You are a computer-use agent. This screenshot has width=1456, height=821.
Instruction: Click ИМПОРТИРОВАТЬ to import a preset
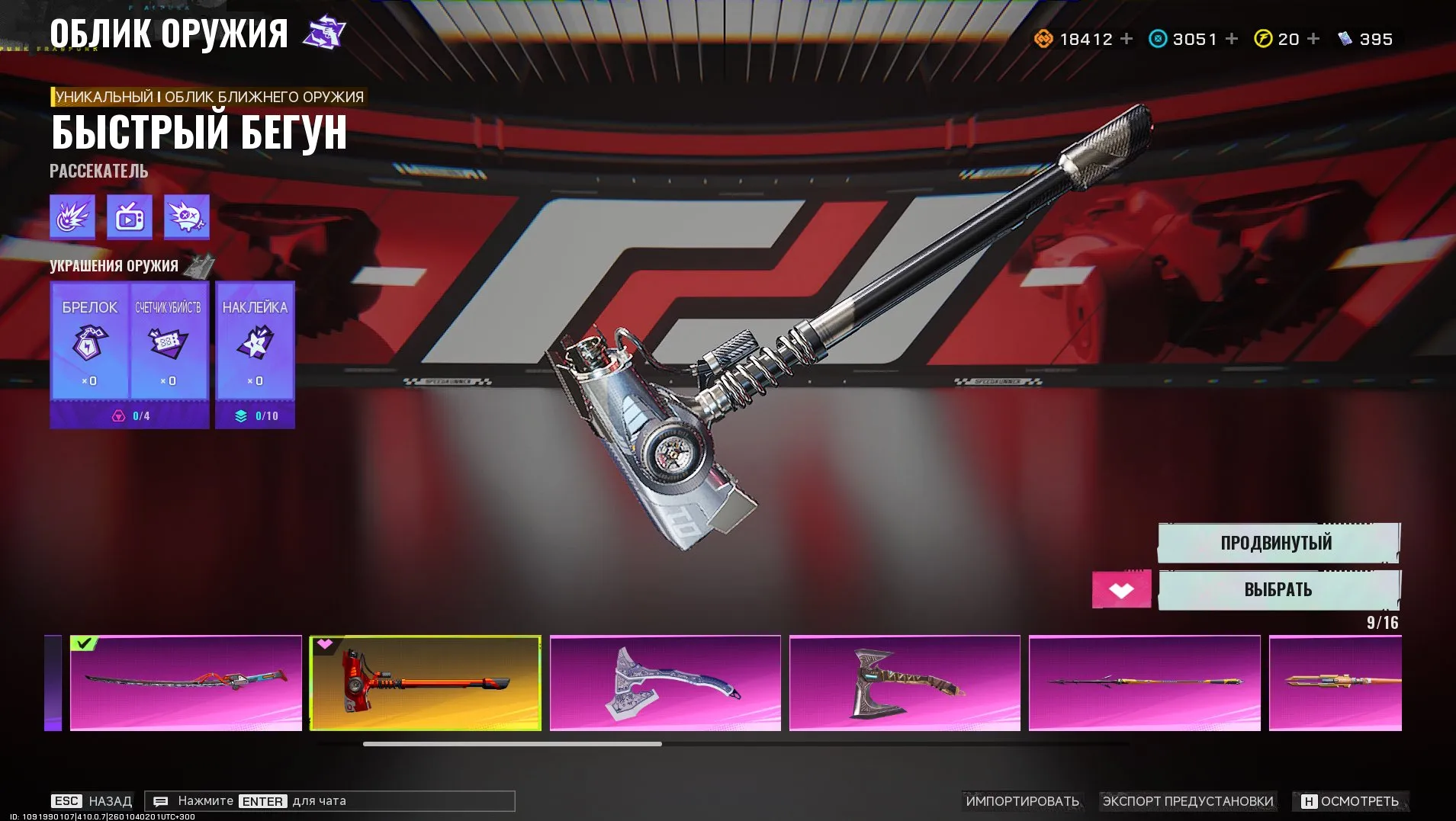(1022, 801)
